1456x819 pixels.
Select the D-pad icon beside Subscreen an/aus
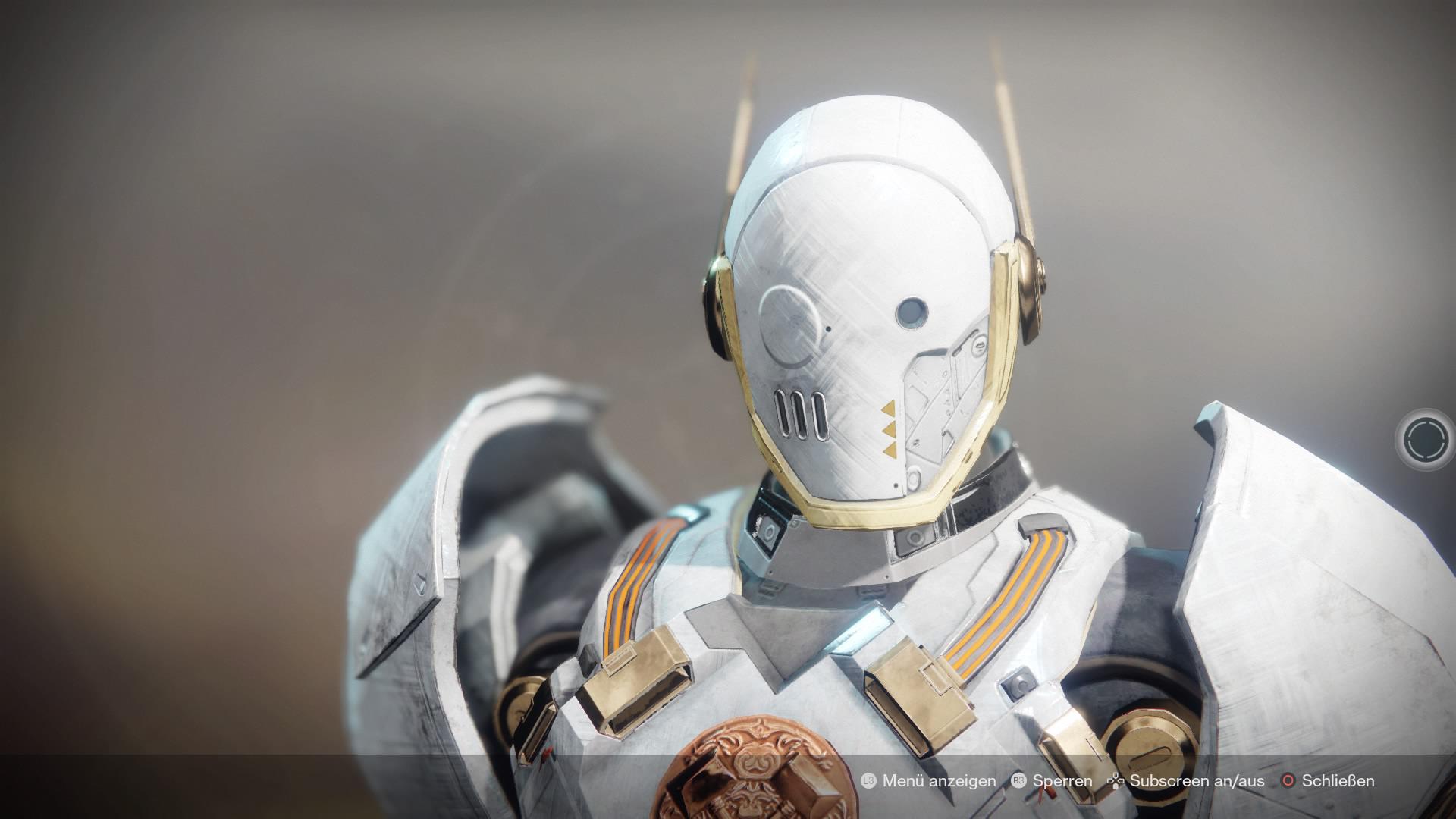pos(1116,780)
